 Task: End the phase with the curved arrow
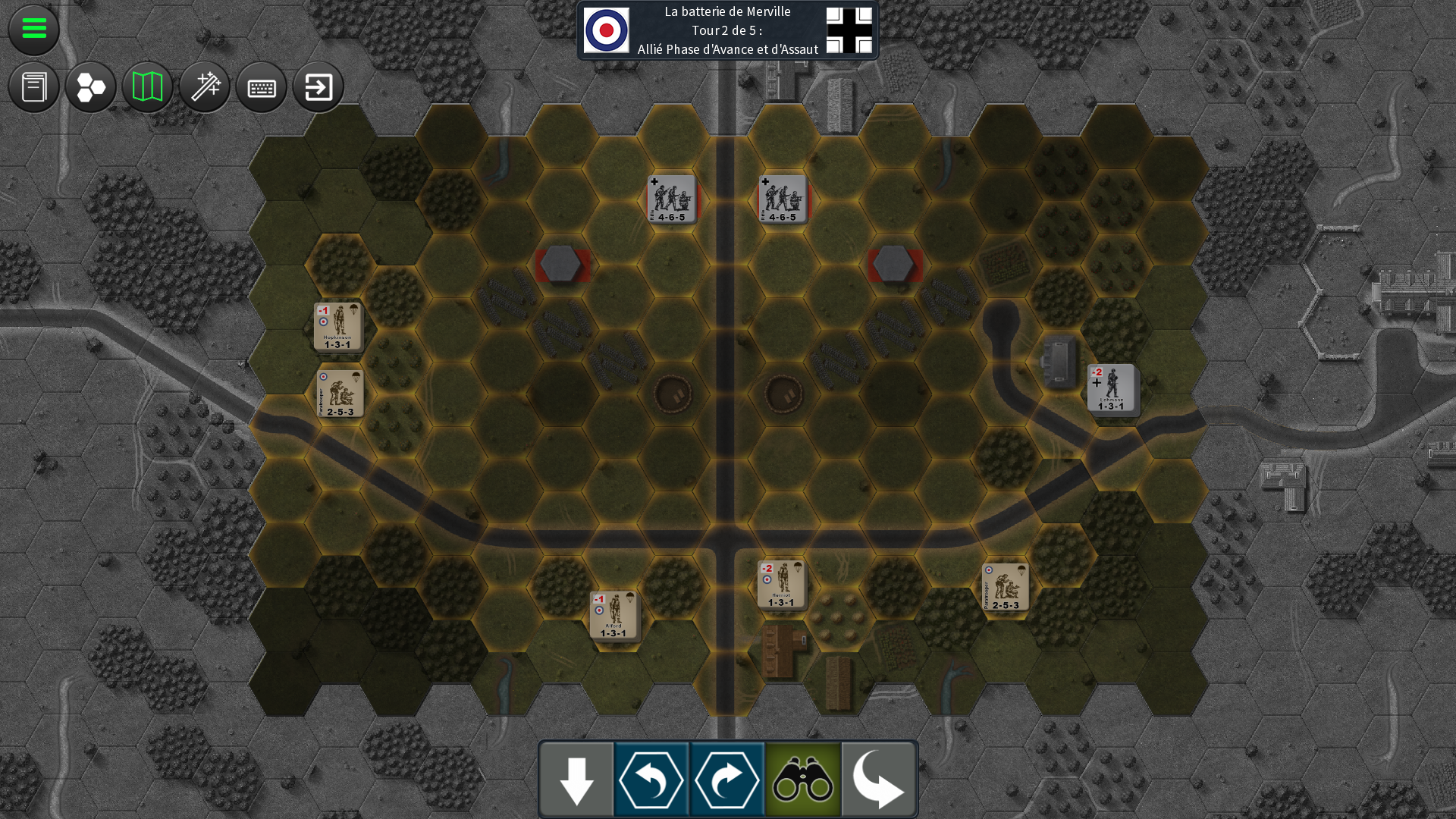coord(878,780)
